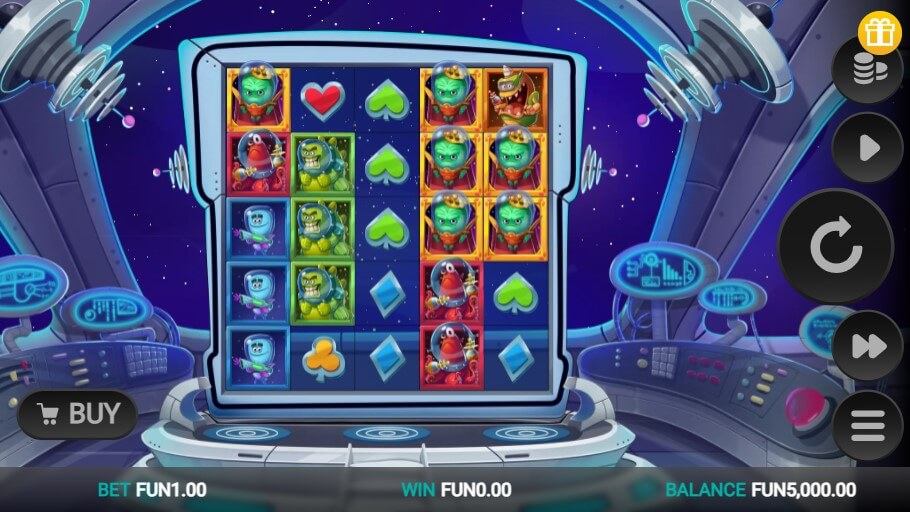
Task: Open the BUY feature shop
Action: (x=78, y=413)
